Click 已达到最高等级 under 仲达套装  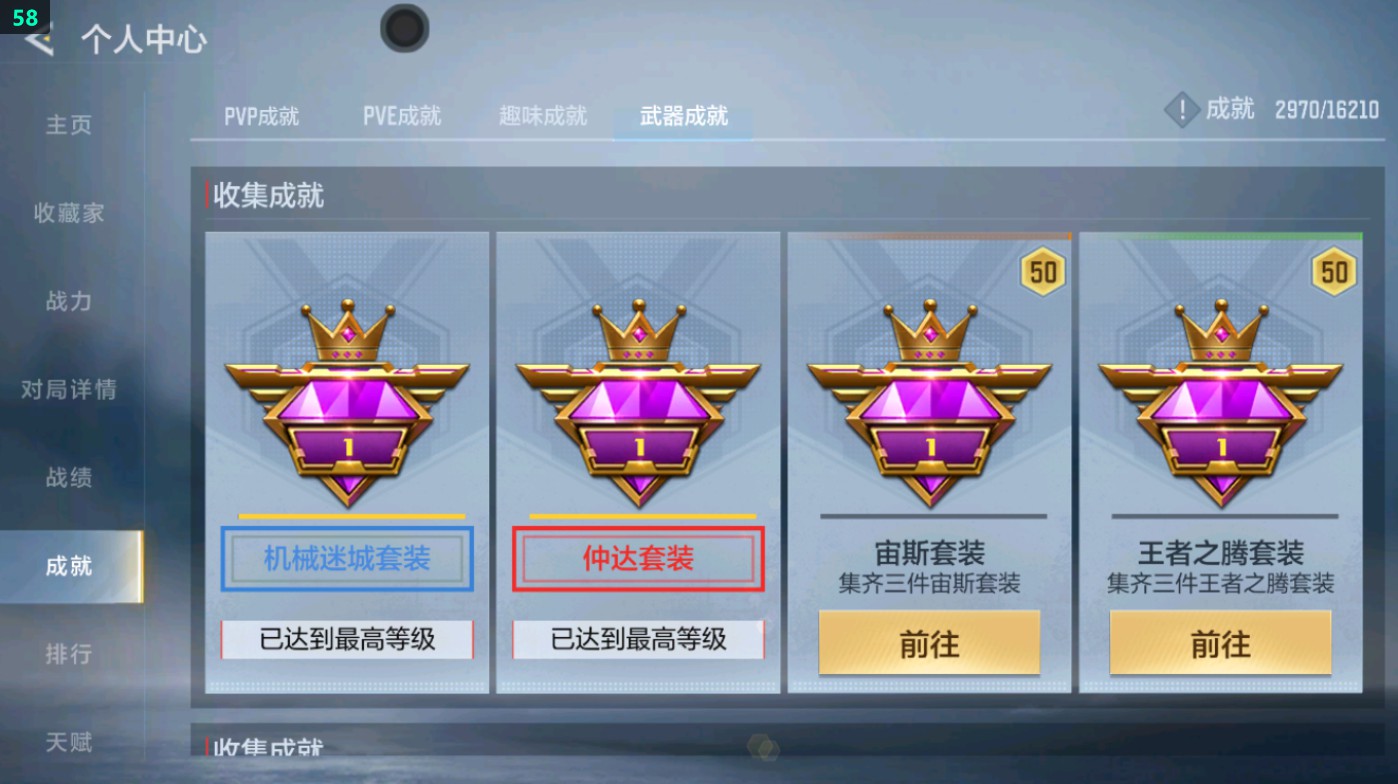click(637, 639)
